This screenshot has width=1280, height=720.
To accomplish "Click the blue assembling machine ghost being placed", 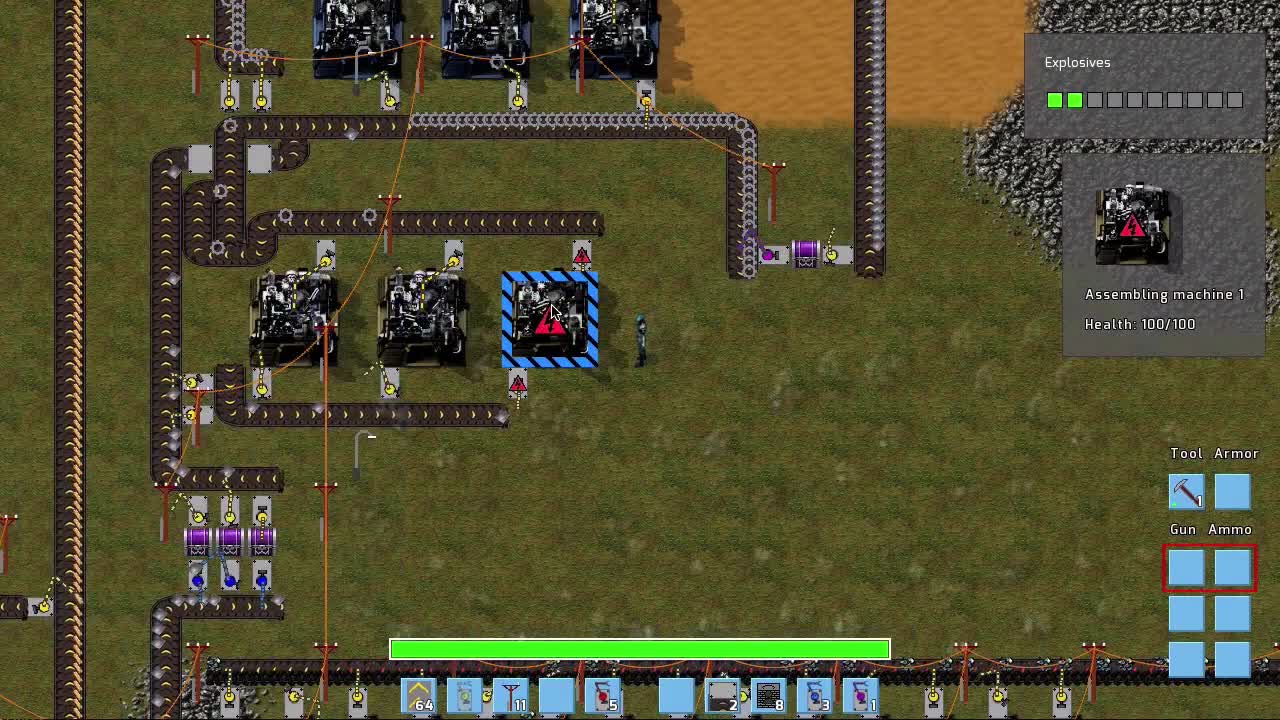I will pyautogui.click(x=549, y=318).
